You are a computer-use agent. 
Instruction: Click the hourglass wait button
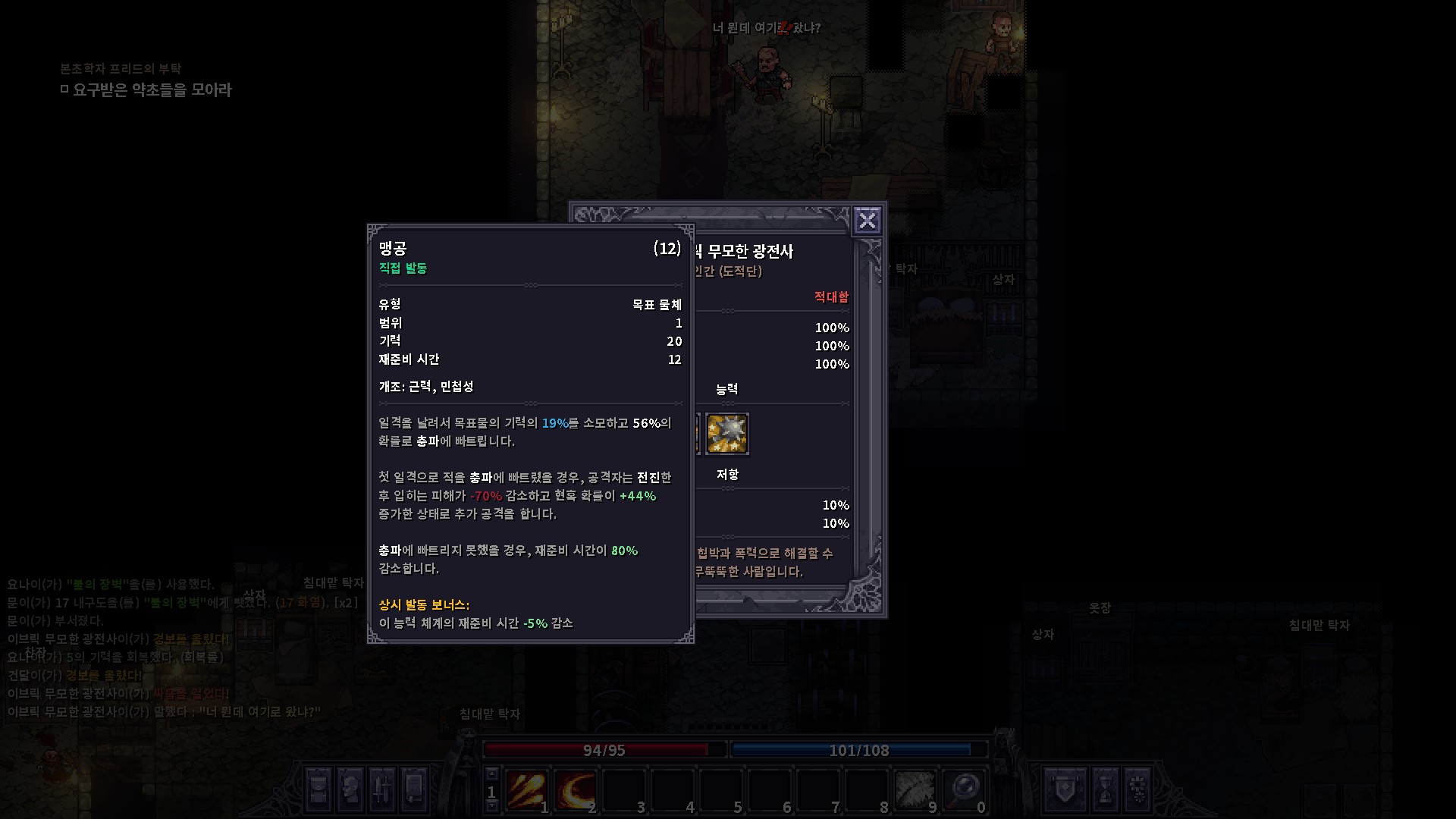click(x=1105, y=789)
